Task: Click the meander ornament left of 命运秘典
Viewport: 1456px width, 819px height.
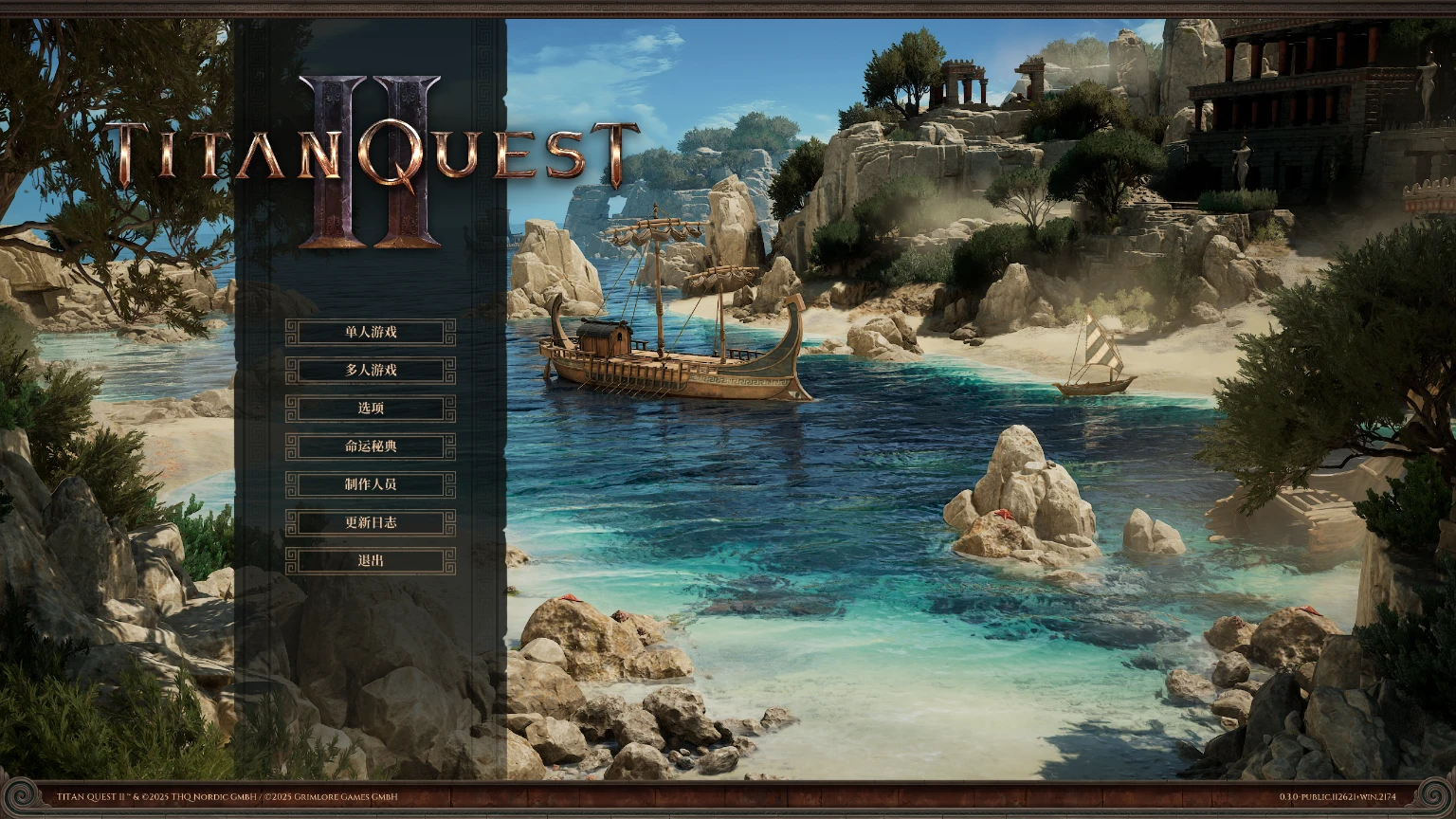Action: [x=292, y=447]
